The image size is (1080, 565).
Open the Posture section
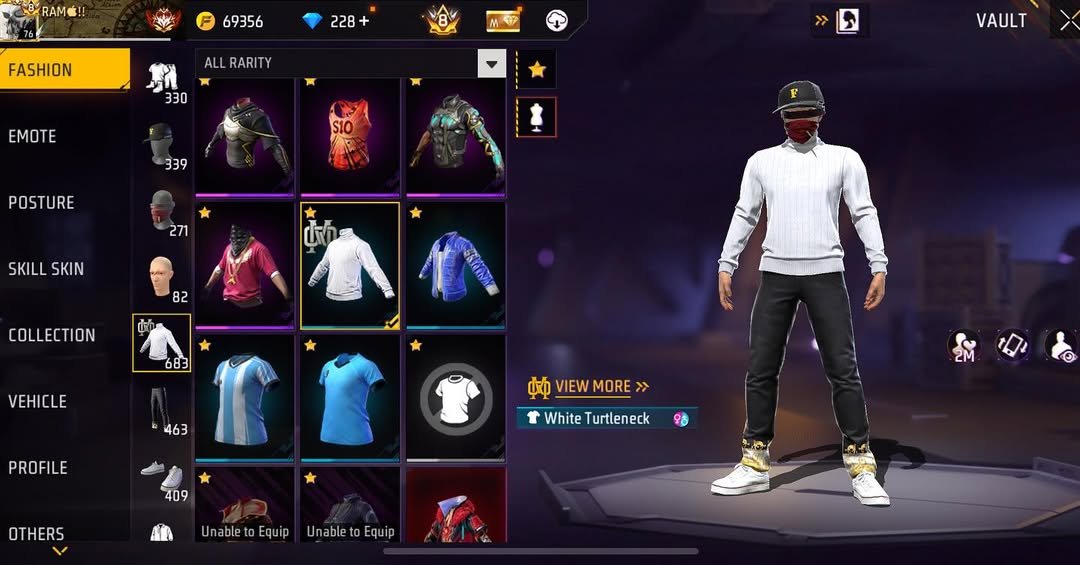[x=42, y=203]
